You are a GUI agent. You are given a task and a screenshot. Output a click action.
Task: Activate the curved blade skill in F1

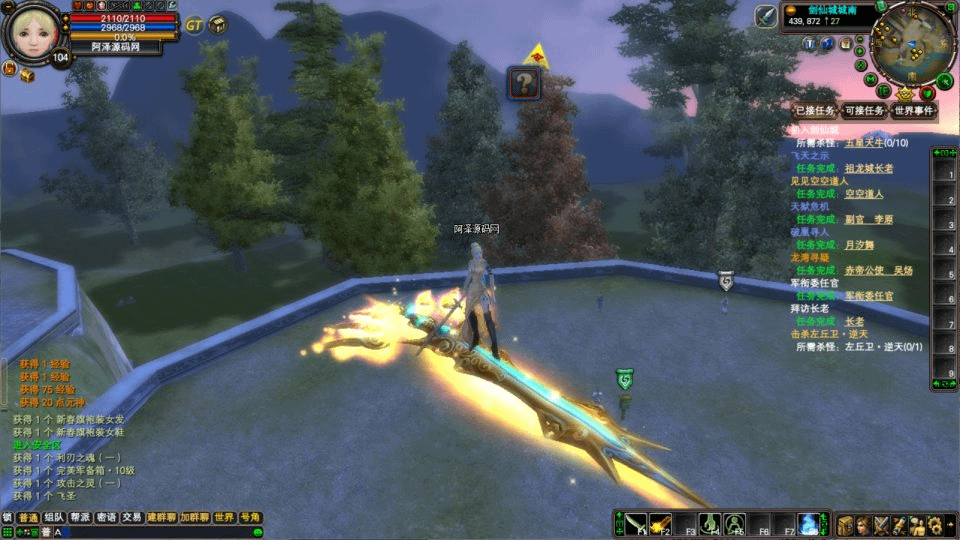point(635,523)
